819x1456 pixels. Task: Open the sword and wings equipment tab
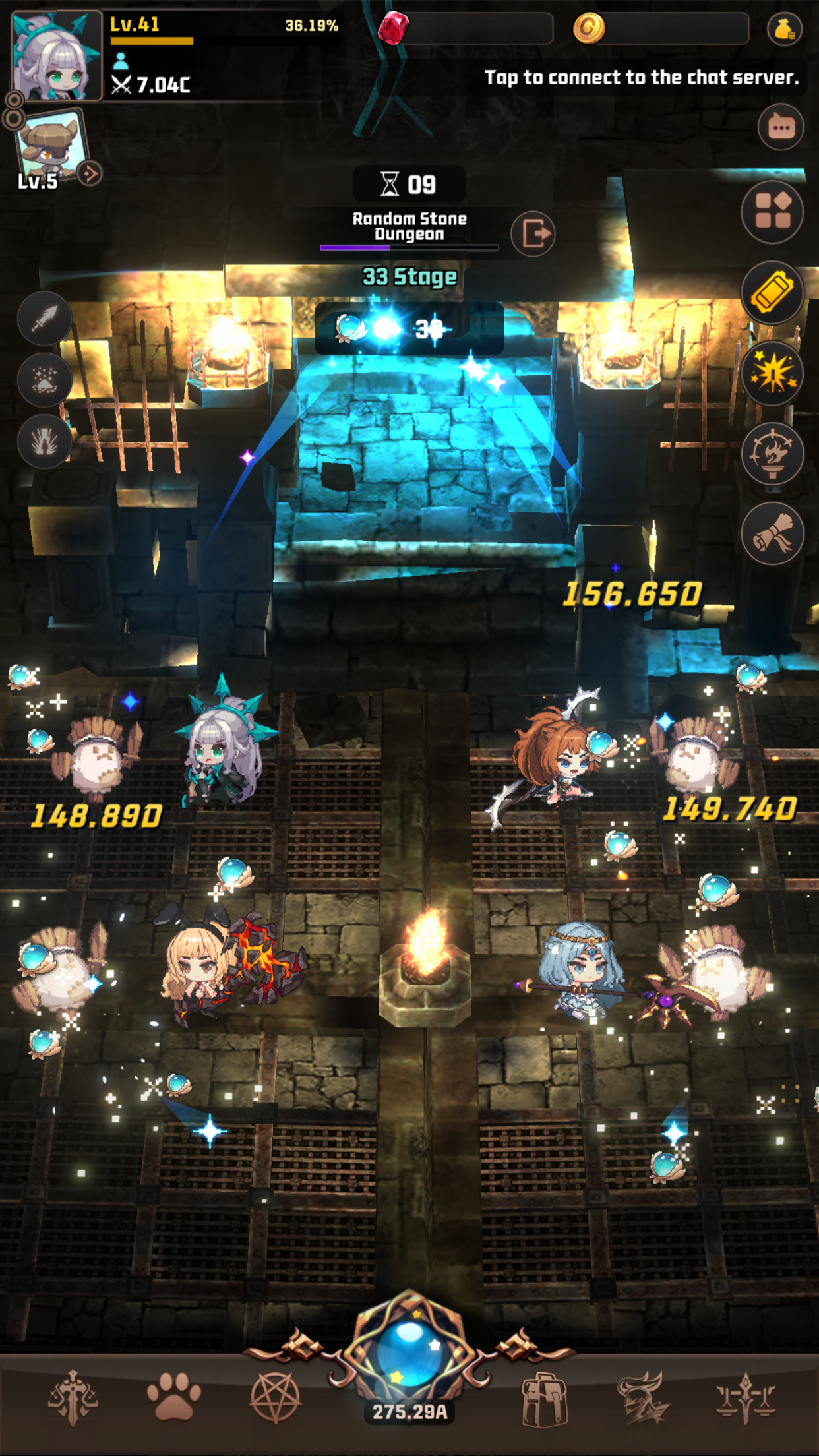(x=73, y=1397)
